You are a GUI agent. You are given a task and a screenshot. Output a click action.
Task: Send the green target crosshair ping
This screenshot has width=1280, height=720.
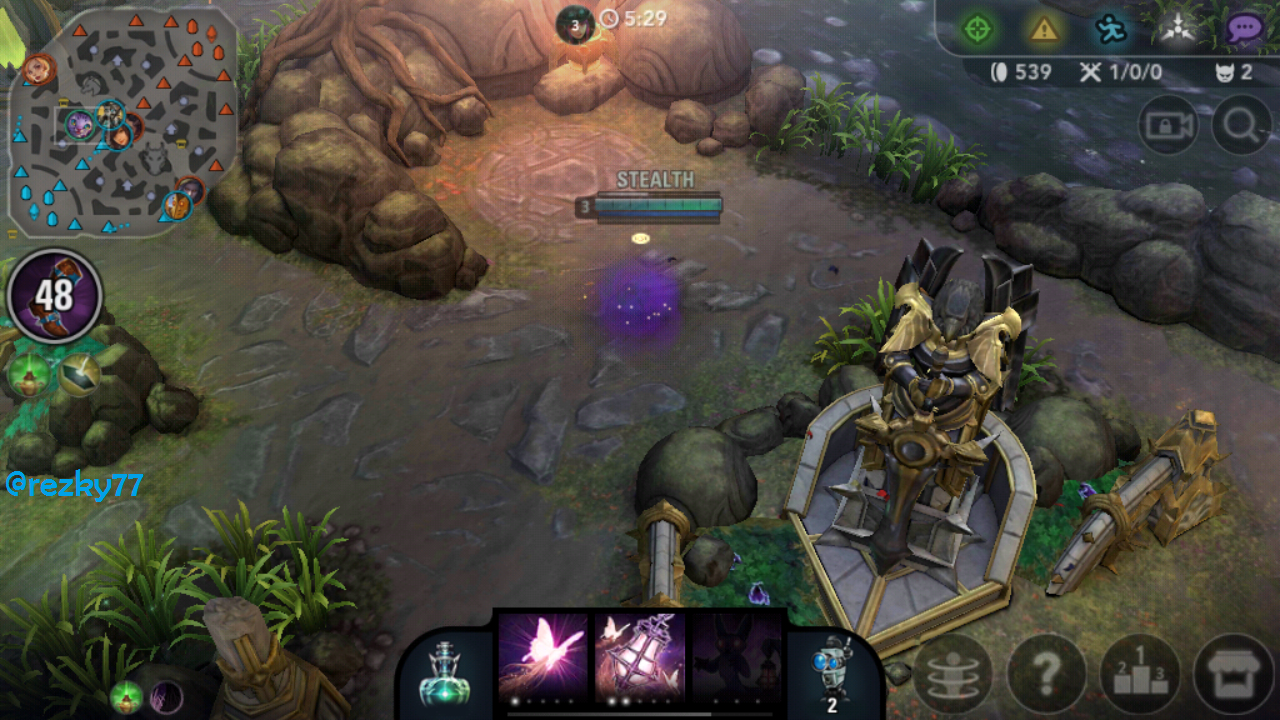tap(977, 29)
